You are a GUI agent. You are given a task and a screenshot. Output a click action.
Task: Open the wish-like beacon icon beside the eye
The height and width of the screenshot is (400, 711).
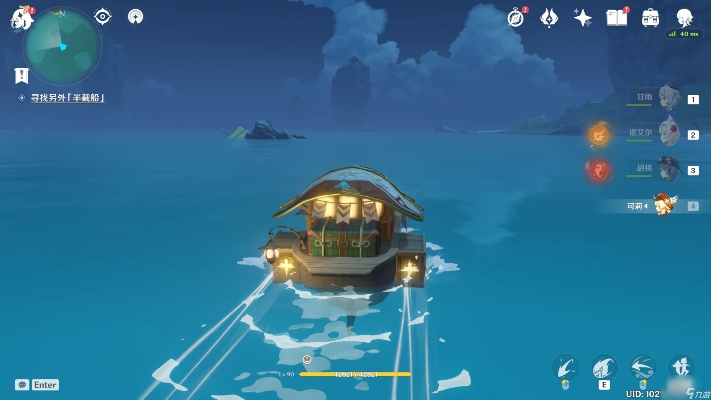click(135, 16)
